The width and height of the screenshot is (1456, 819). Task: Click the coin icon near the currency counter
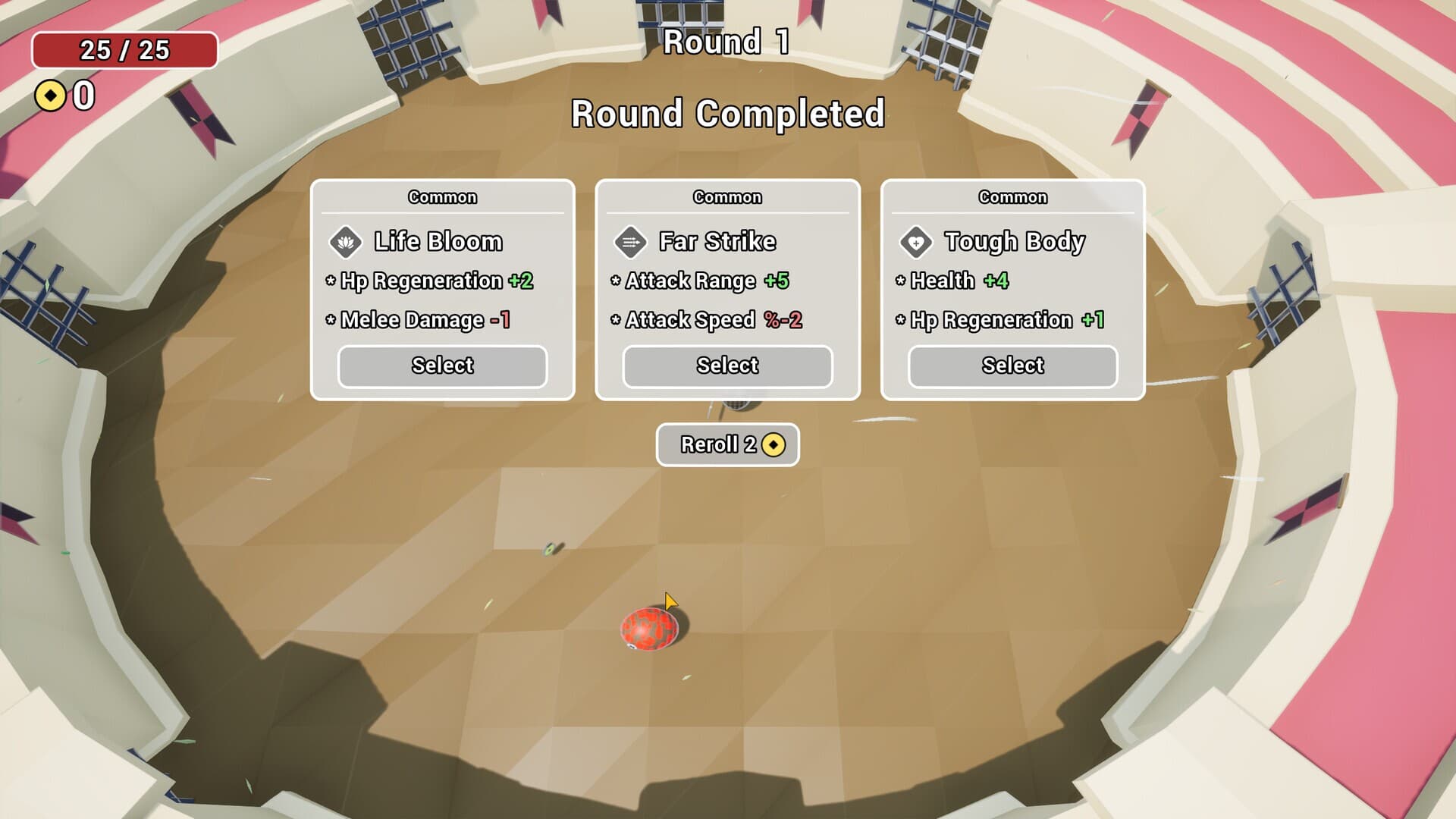[49, 96]
